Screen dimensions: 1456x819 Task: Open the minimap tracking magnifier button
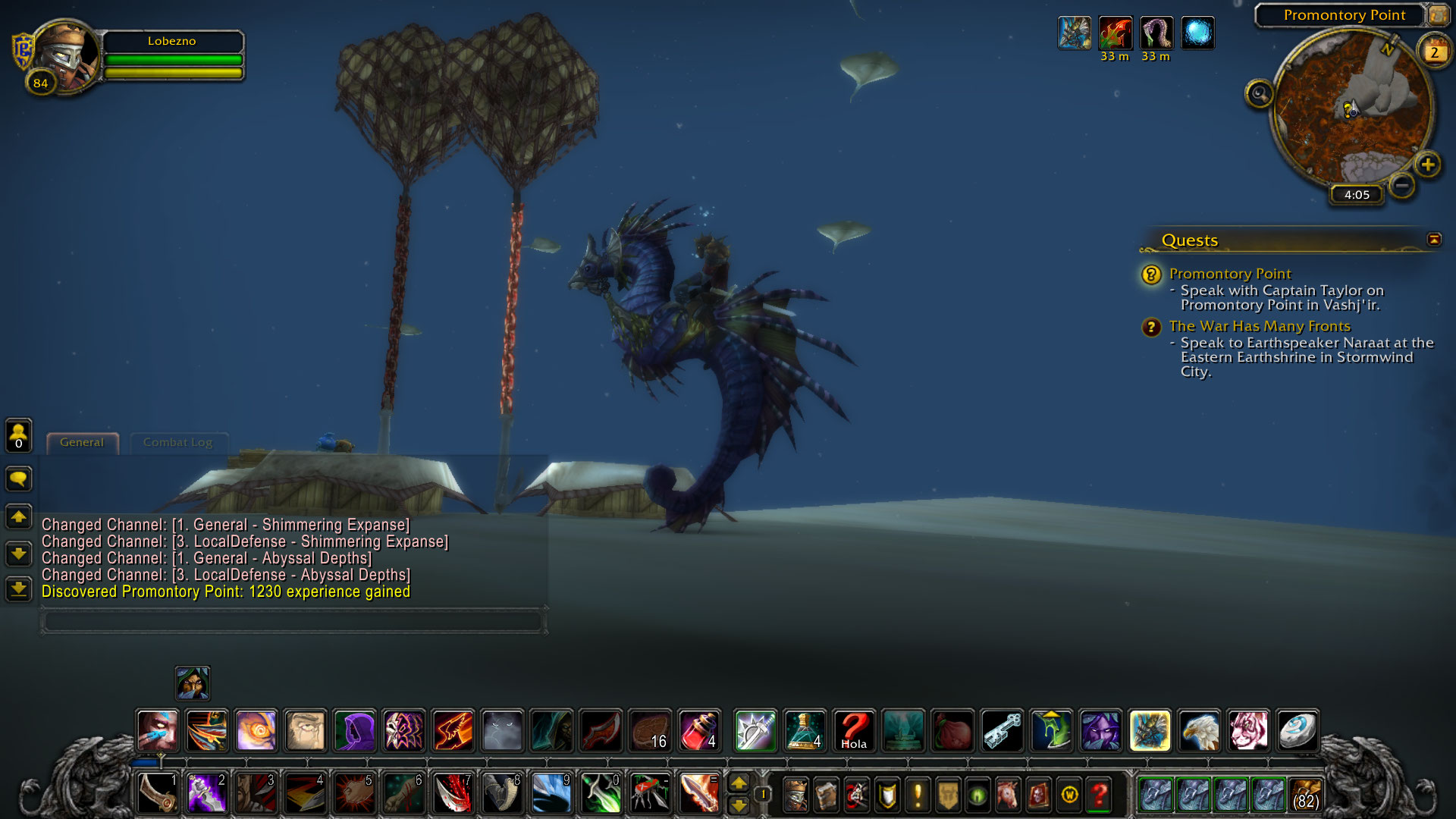point(1260,94)
